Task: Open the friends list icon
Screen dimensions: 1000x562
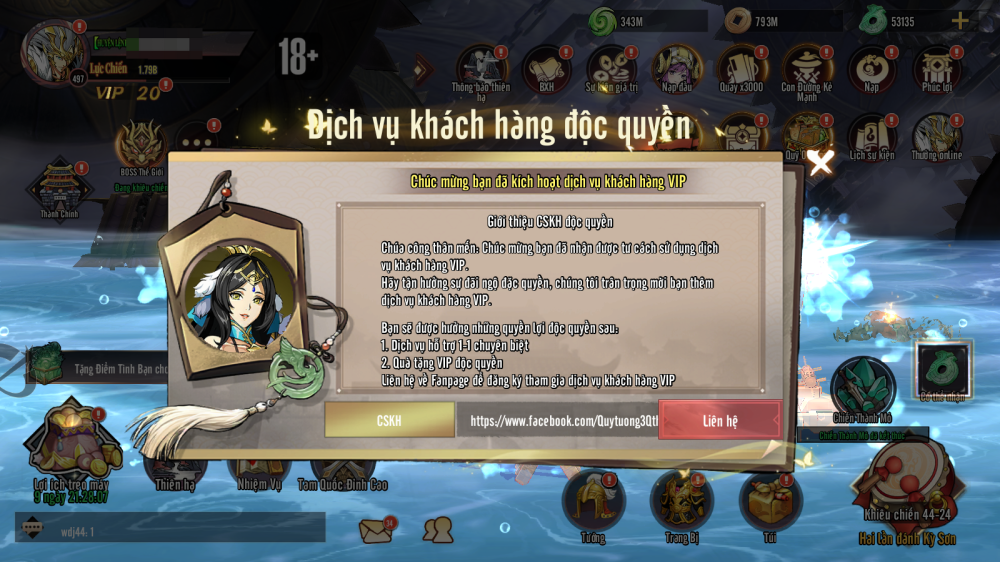Action: (437, 530)
